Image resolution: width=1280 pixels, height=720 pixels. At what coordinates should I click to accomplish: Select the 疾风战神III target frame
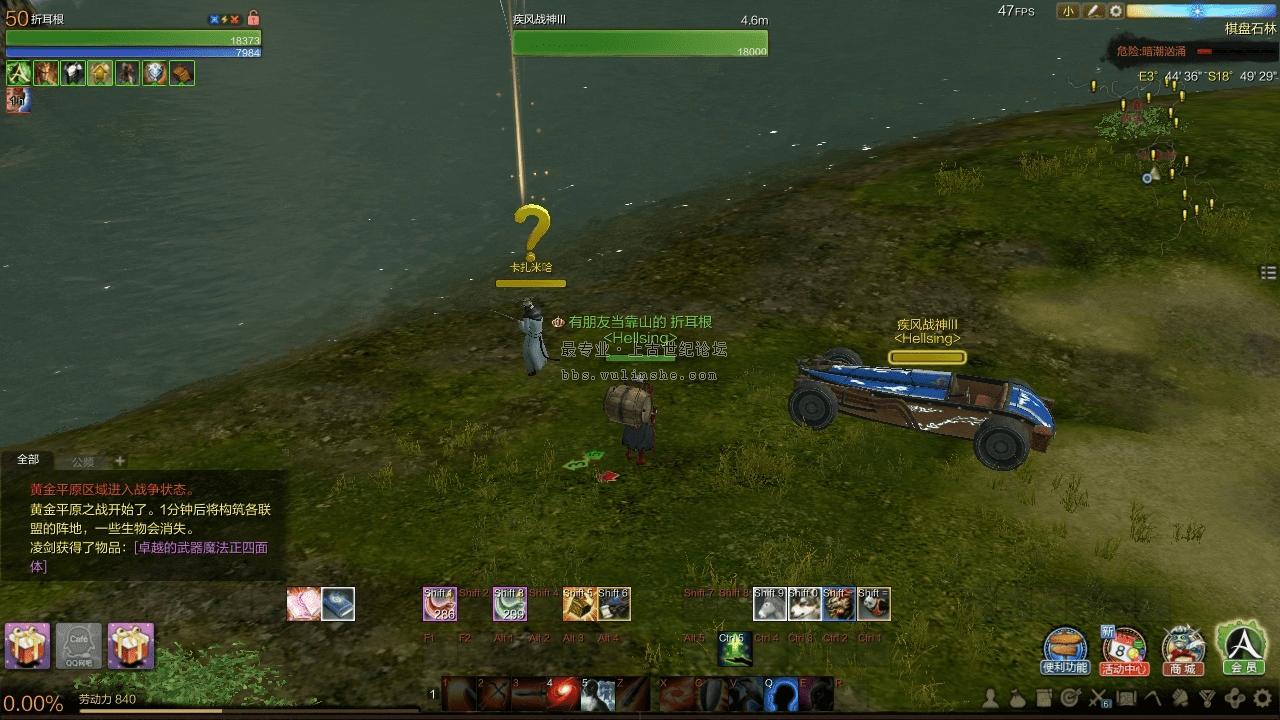pos(640,38)
